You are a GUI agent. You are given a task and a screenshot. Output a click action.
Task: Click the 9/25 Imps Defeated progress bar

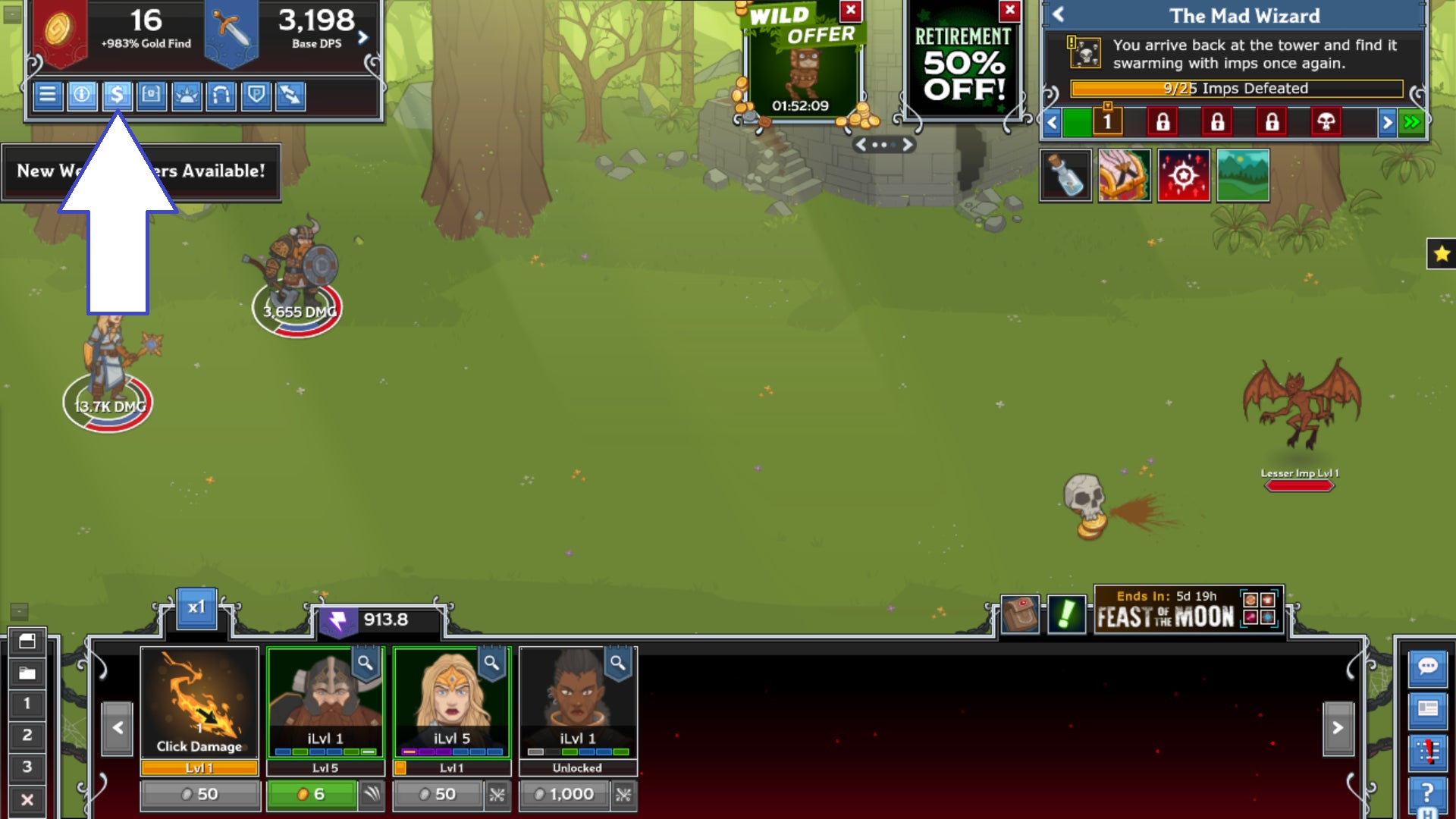click(x=1236, y=89)
